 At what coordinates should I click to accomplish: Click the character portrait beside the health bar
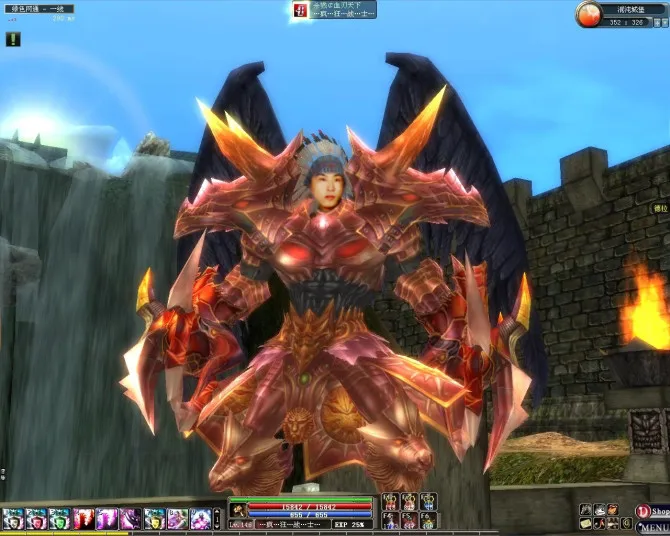[x=238, y=509]
